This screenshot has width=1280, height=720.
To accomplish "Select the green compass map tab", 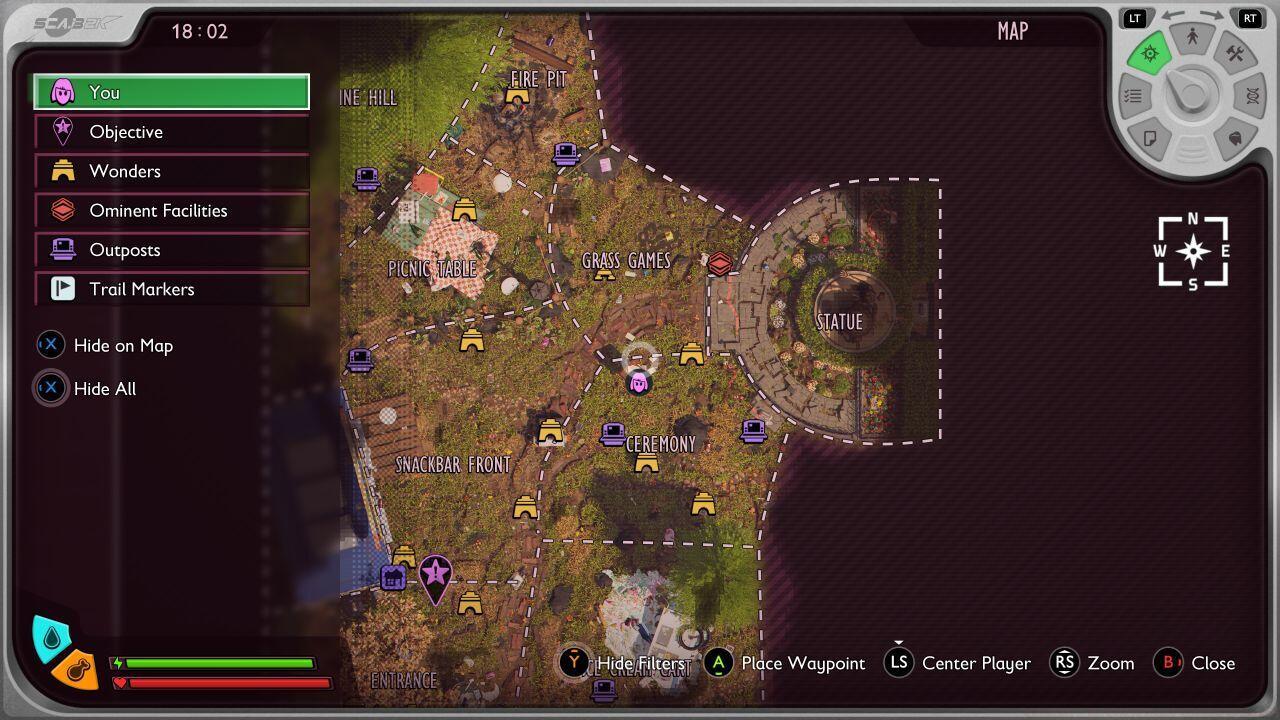I will click(1149, 54).
